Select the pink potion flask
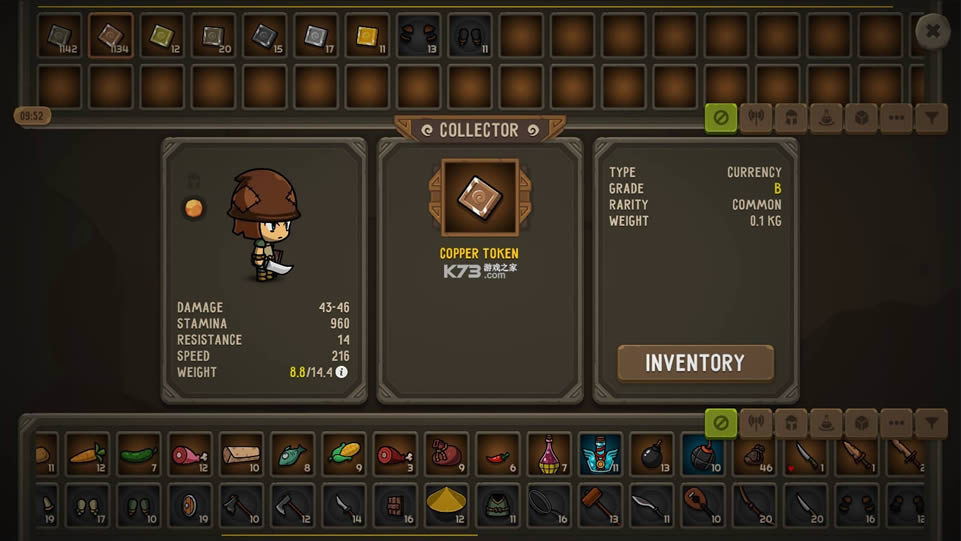The image size is (961, 541). coord(549,454)
